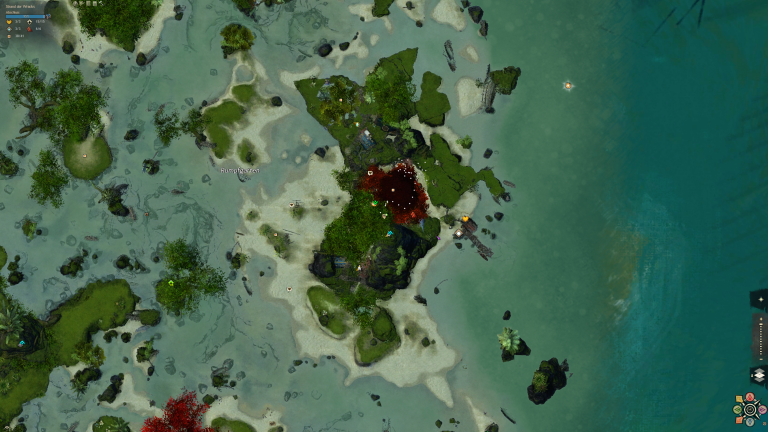The width and height of the screenshot is (768, 432).
Task: Select the green marker beside the red tree
Action: (x=373, y=203)
